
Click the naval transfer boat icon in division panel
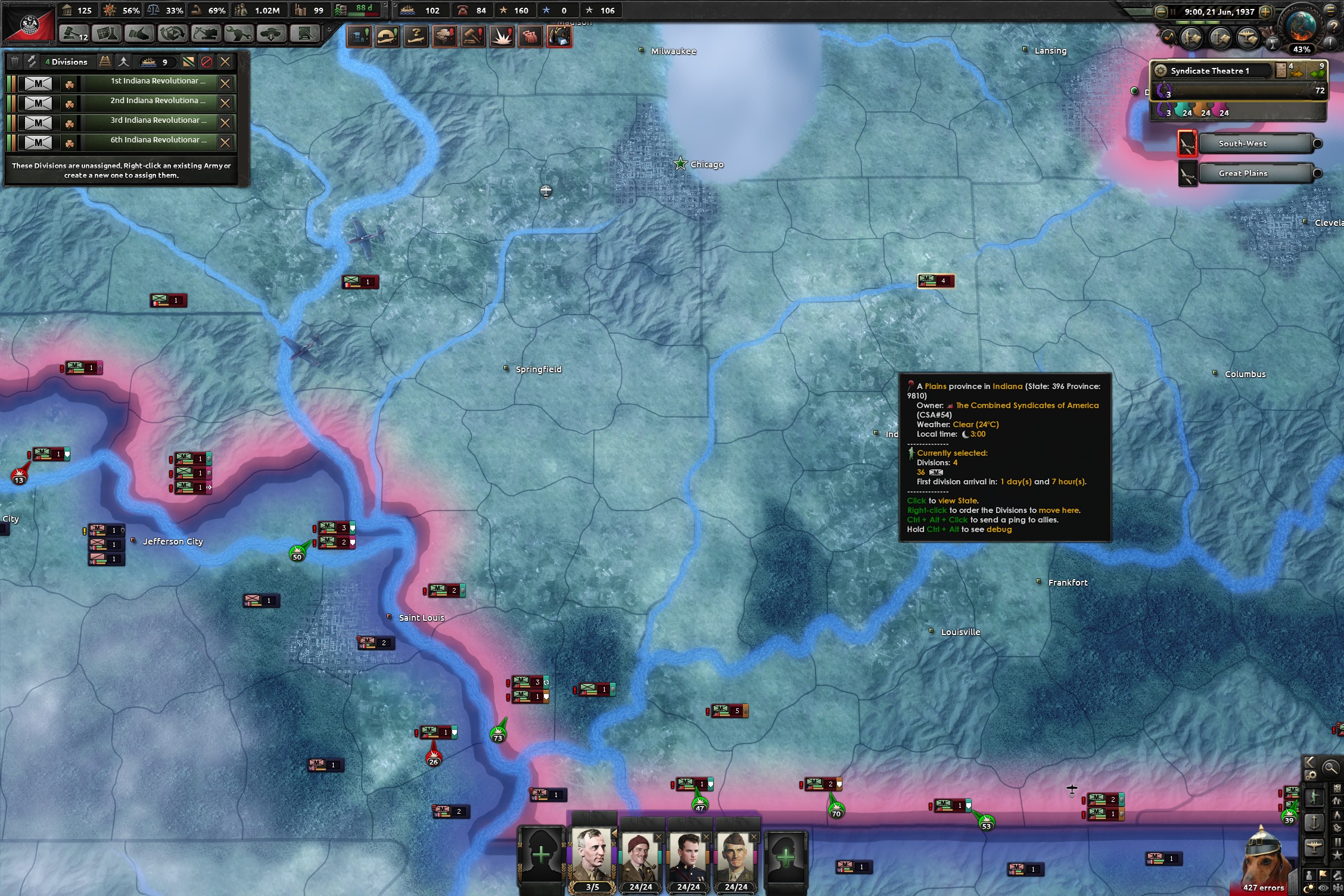(148, 62)
